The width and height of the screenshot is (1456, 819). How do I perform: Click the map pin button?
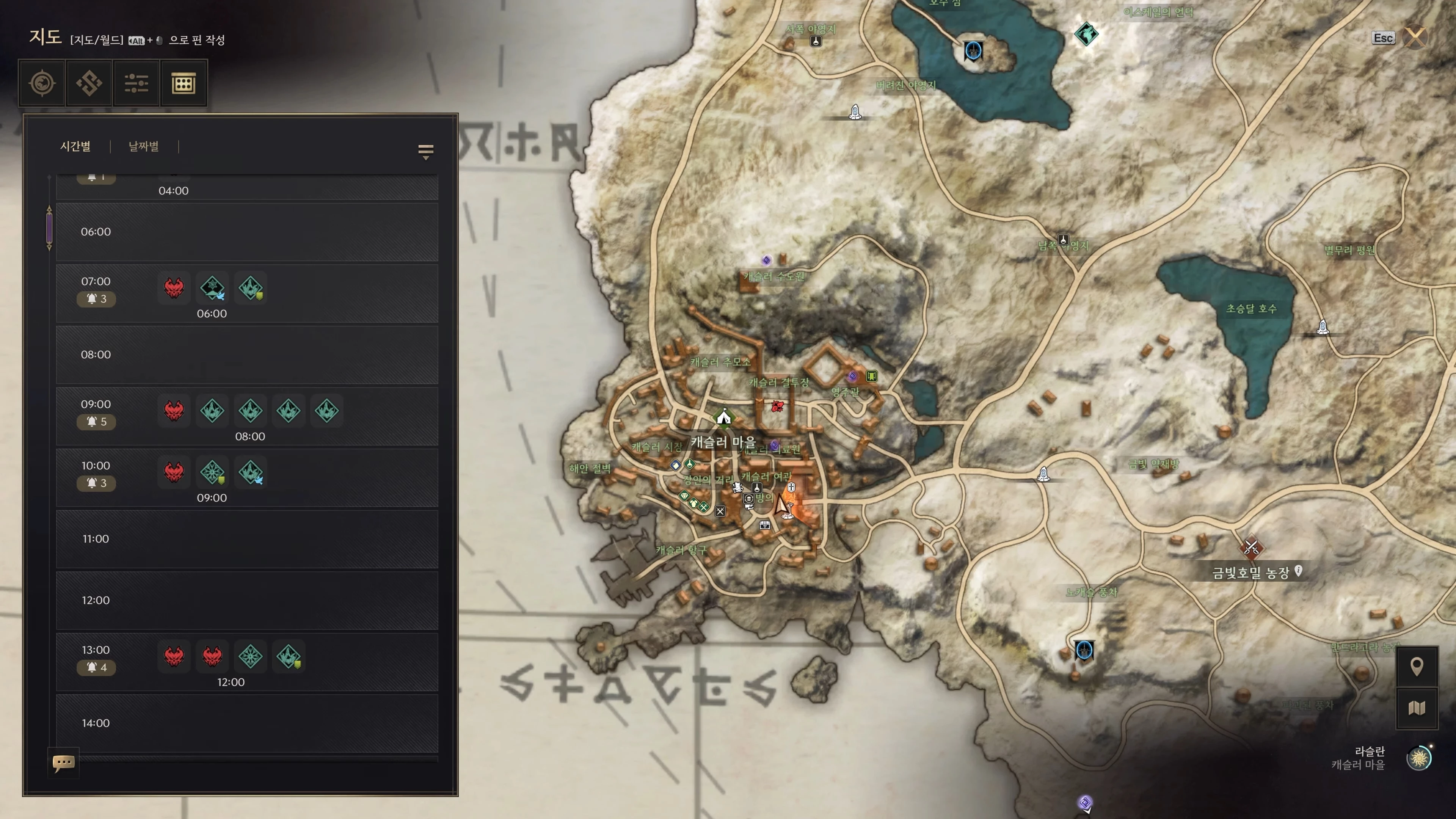(x=1417, y=667)
